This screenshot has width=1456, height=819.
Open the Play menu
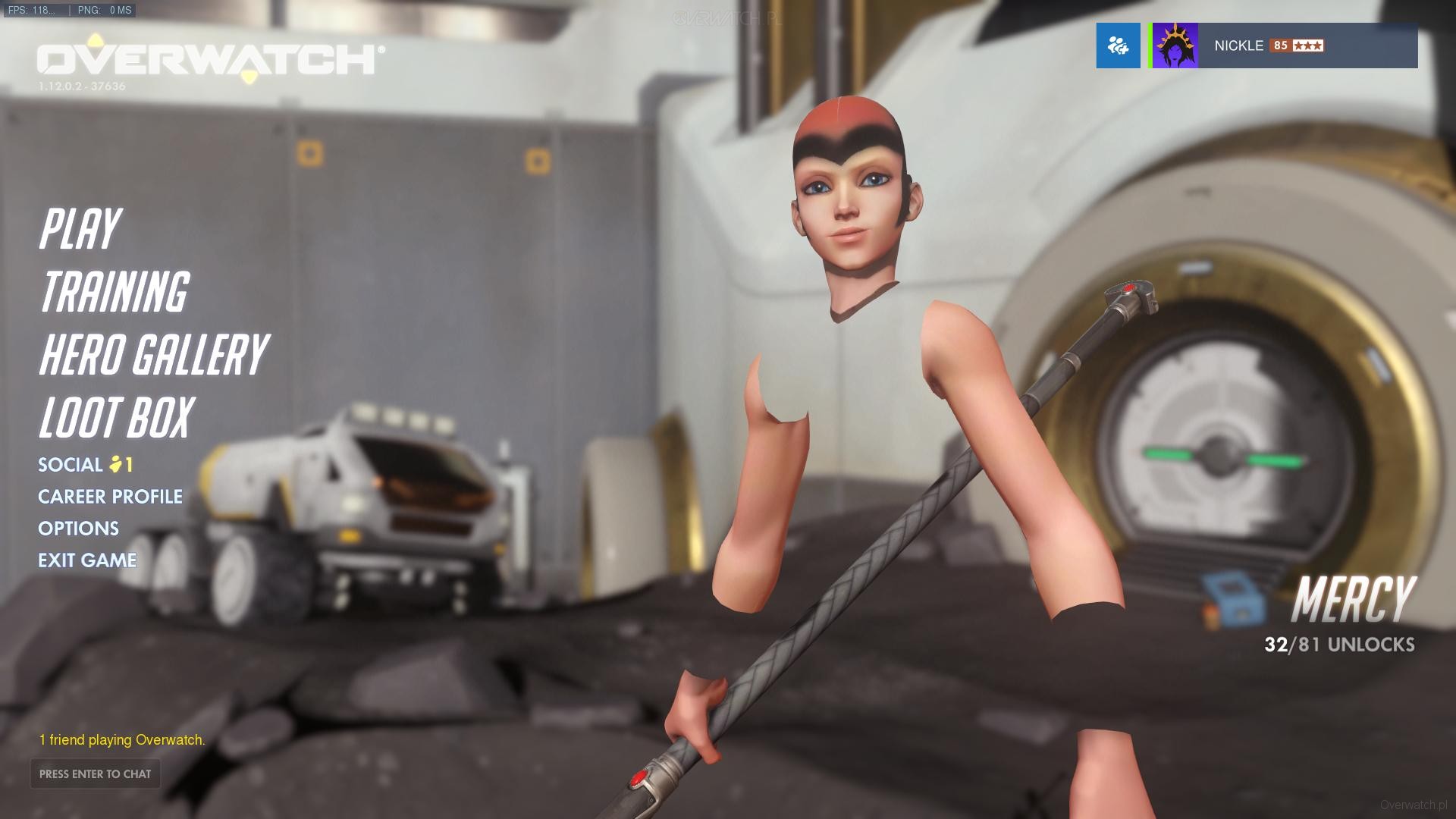tap(80, 229)
